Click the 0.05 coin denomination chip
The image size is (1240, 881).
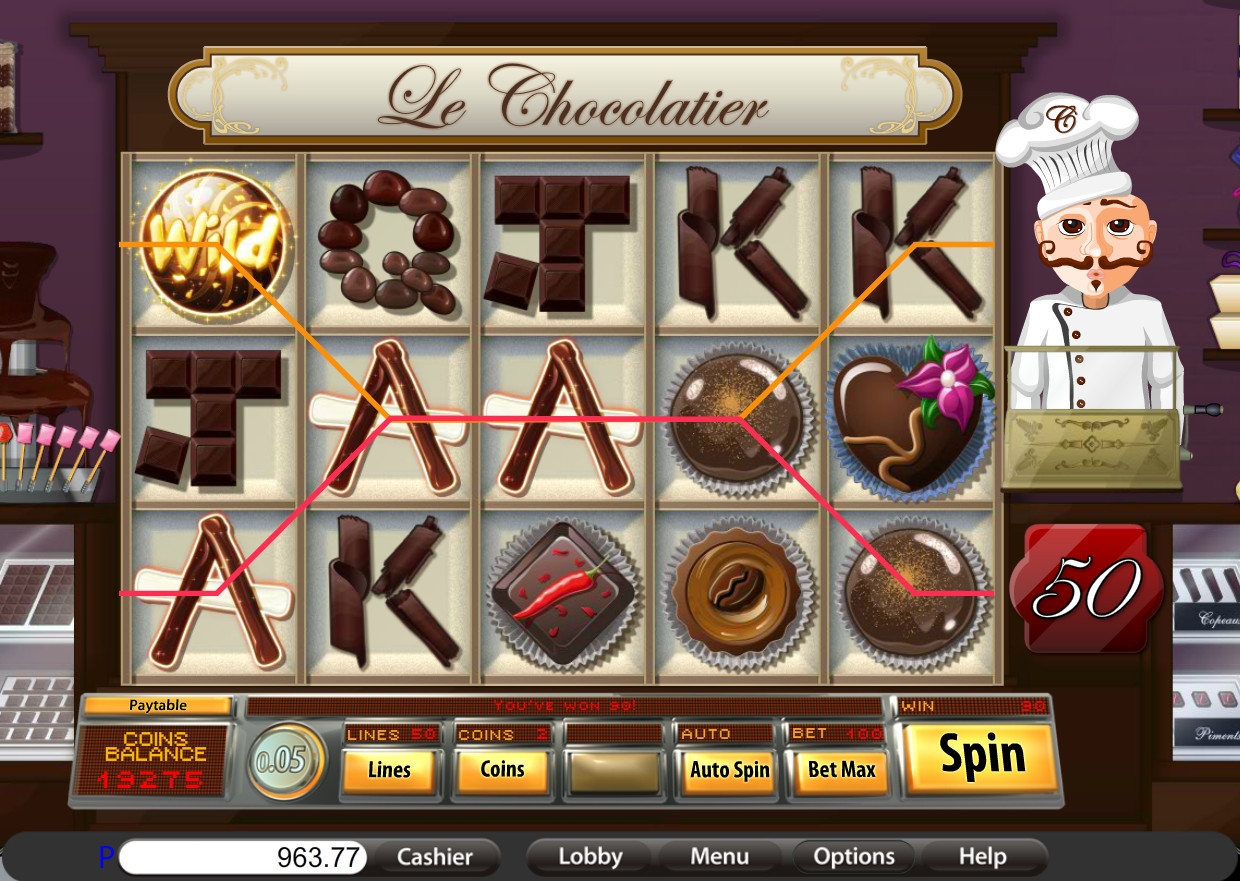284,761
